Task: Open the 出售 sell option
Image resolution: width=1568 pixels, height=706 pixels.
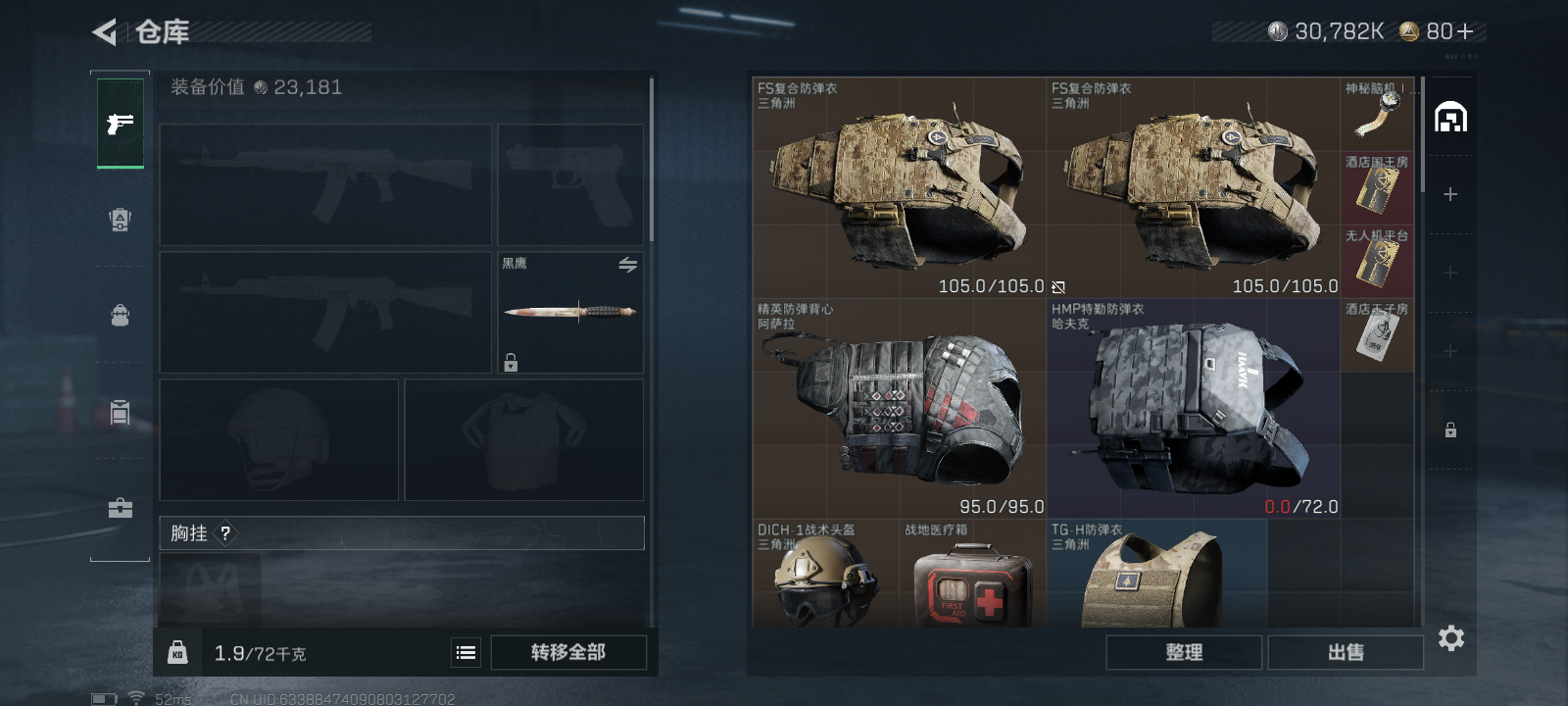Action: click(1346, 652)
